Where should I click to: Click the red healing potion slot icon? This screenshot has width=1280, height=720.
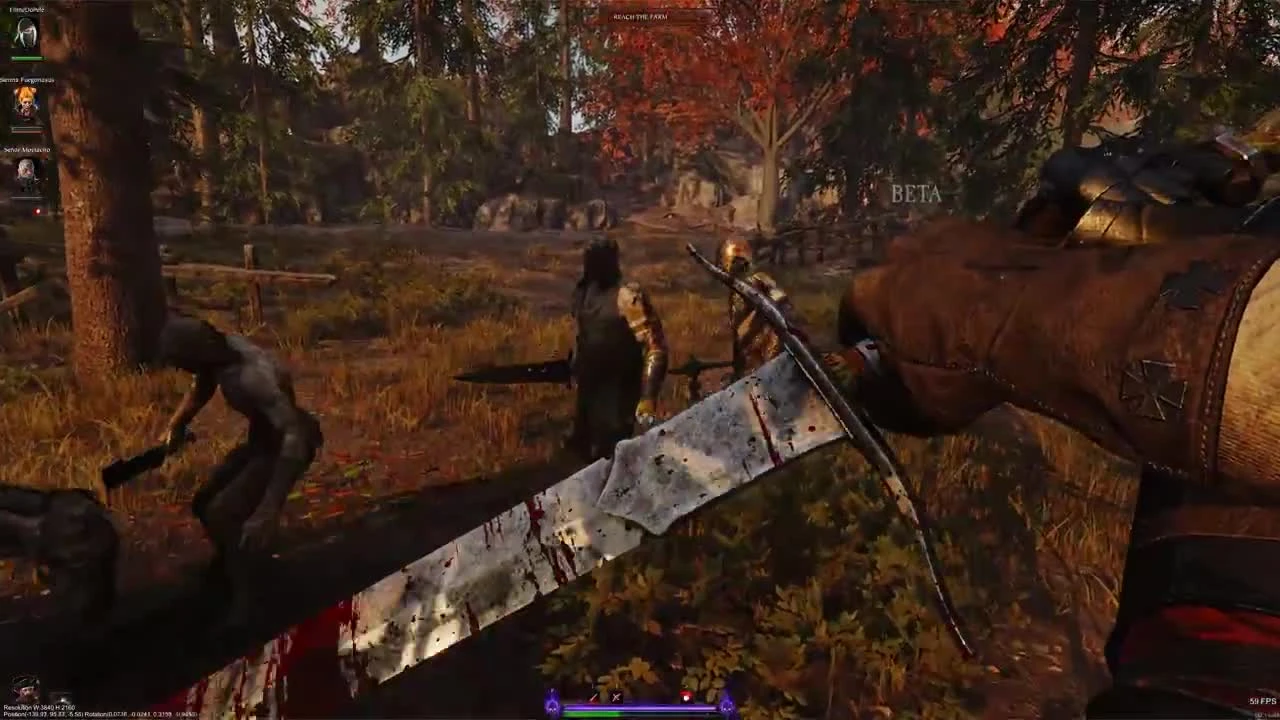point(684,696)
